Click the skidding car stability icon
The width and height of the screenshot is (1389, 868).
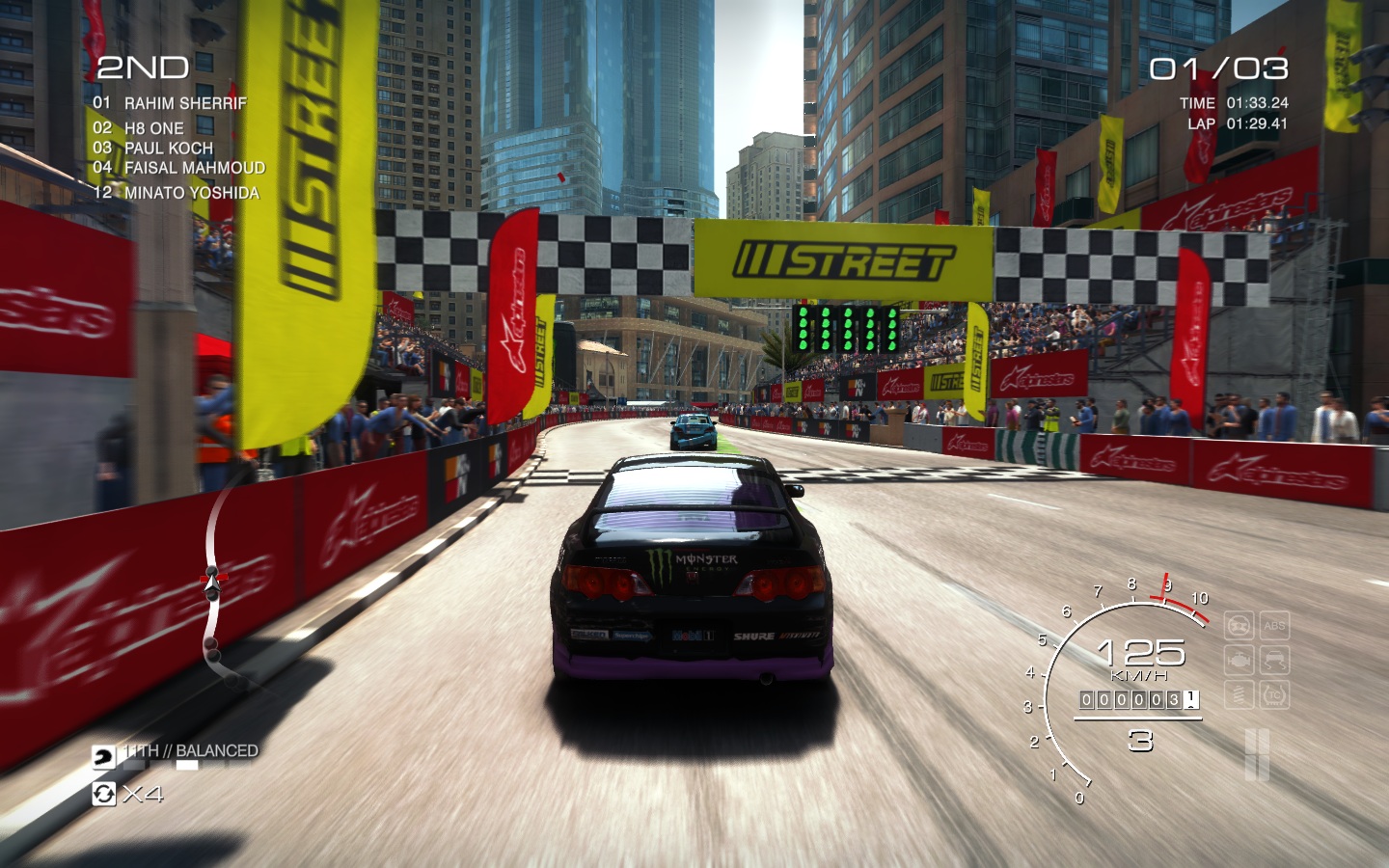click(x=1274, y=661)
